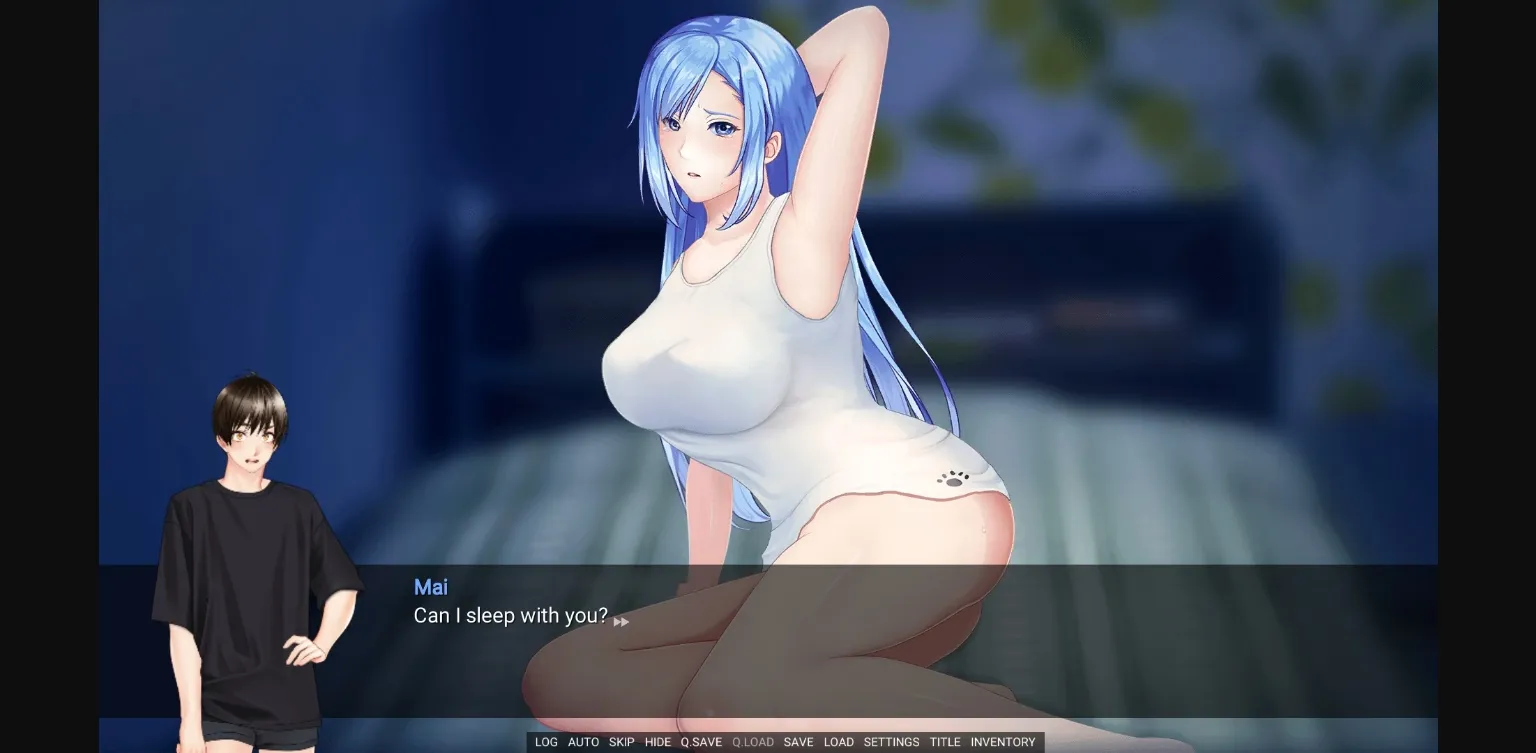This screenshot has width=1536, height=753.
Task: Advance dialogue past 'Can I sleep with you?'
Action: coord(511,616)
